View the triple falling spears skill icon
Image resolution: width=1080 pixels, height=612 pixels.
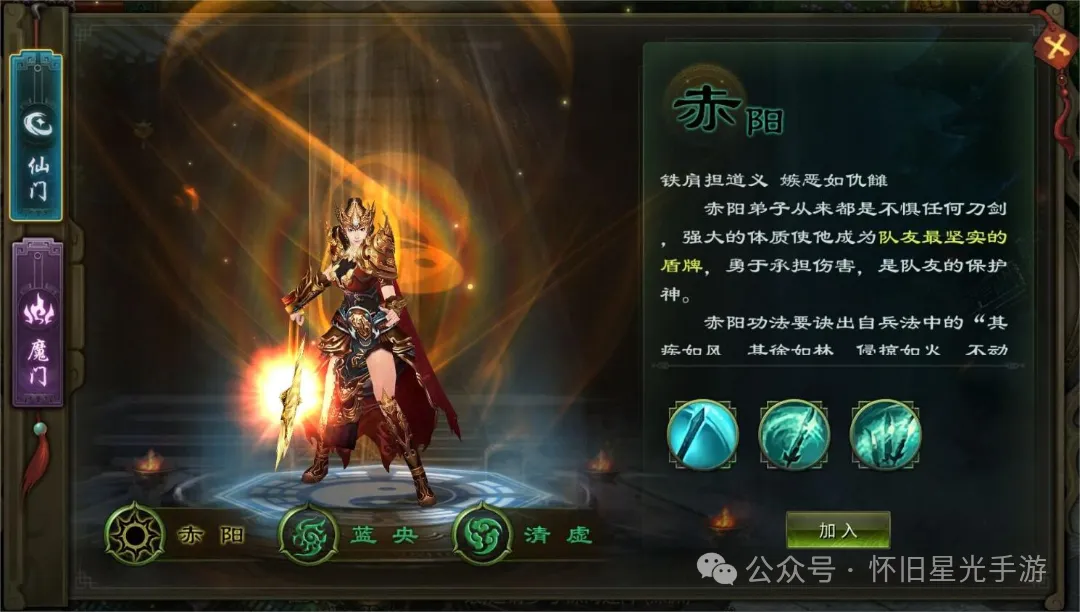885,435
